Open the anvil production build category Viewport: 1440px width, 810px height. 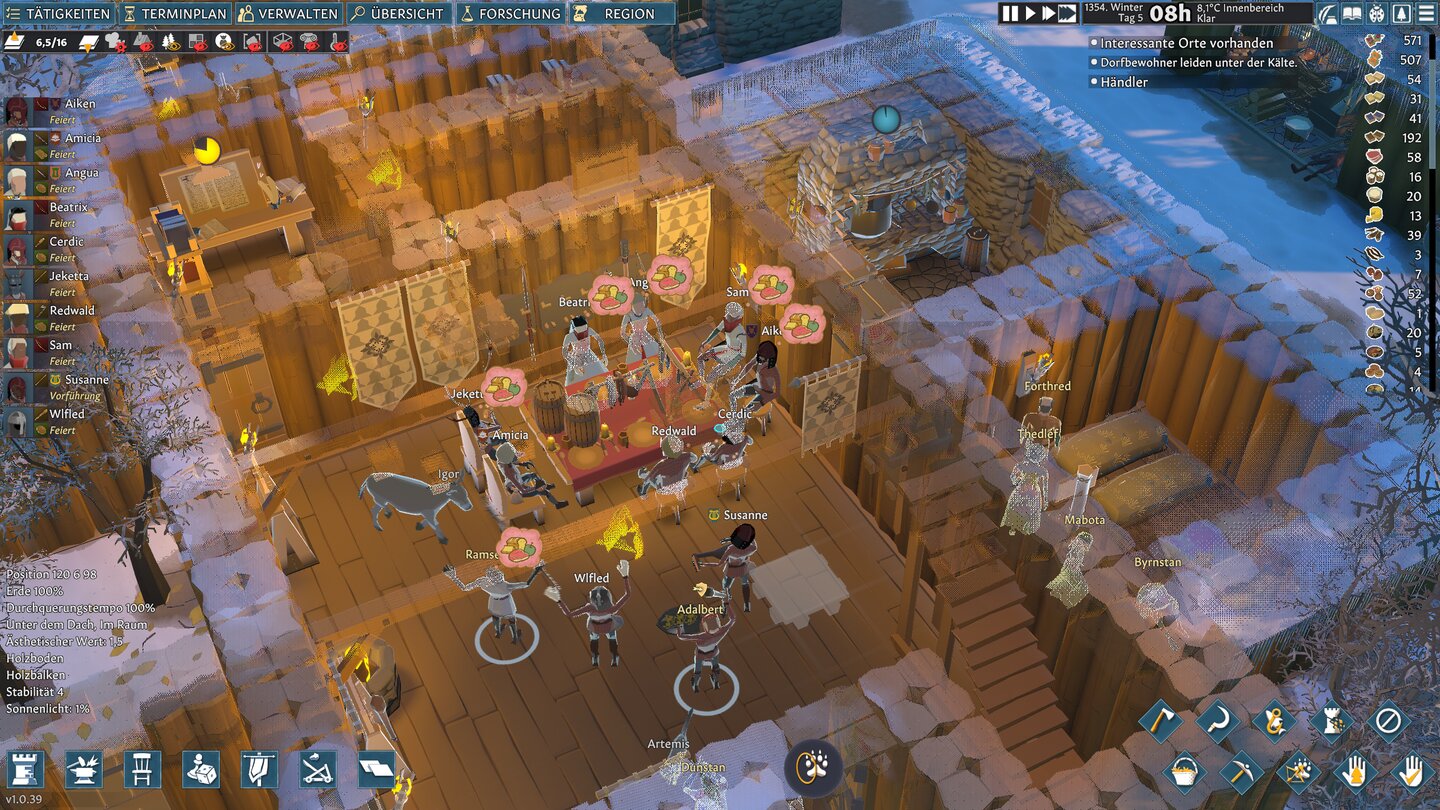(84, 769)
